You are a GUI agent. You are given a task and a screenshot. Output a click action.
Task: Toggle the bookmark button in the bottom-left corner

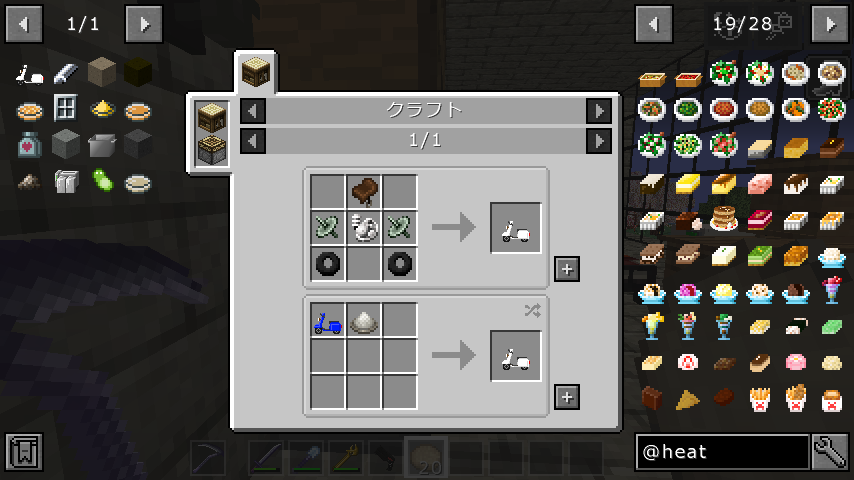[23, 452]
